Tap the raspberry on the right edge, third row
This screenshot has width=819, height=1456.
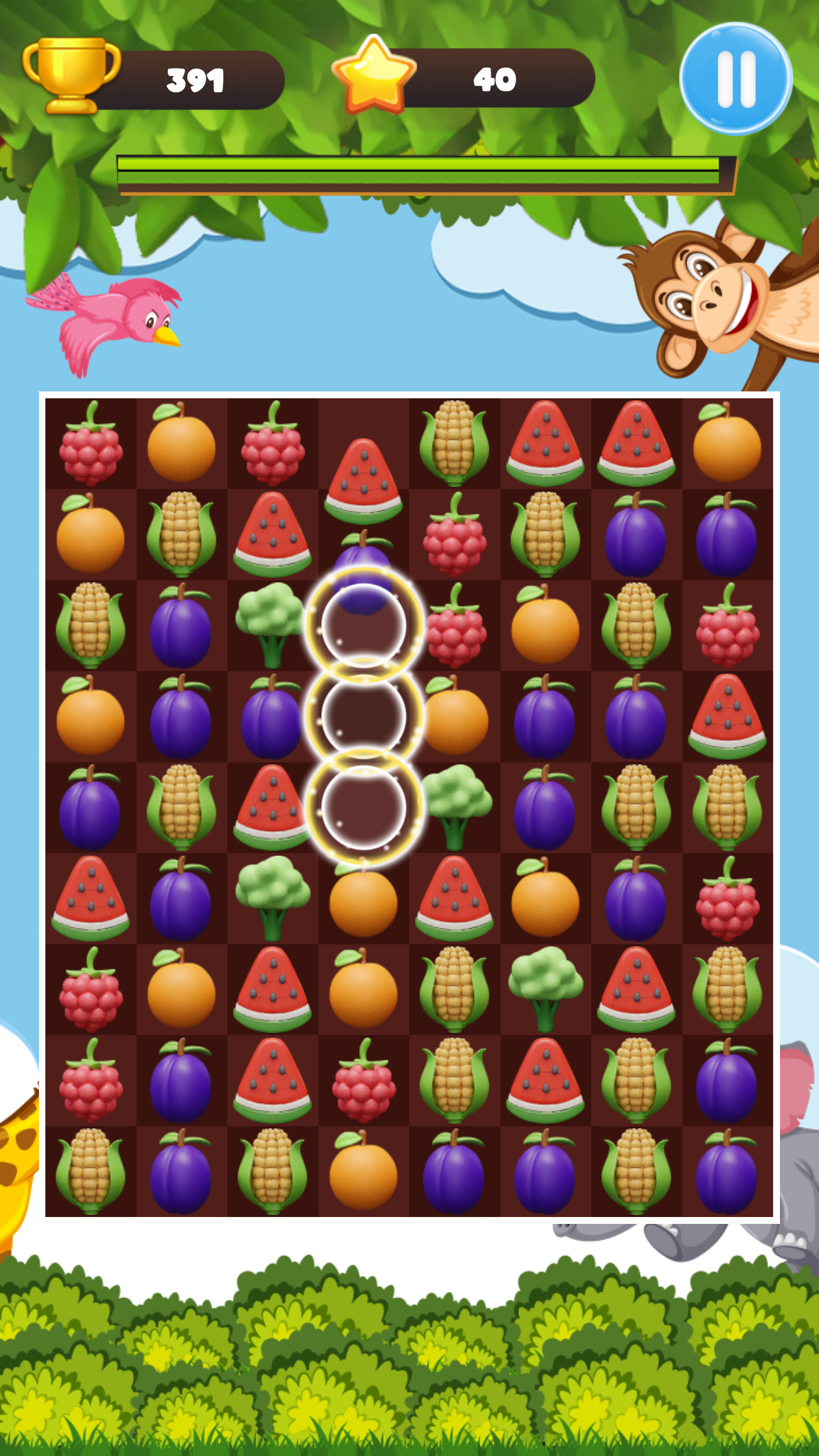(x=726, y=627)
